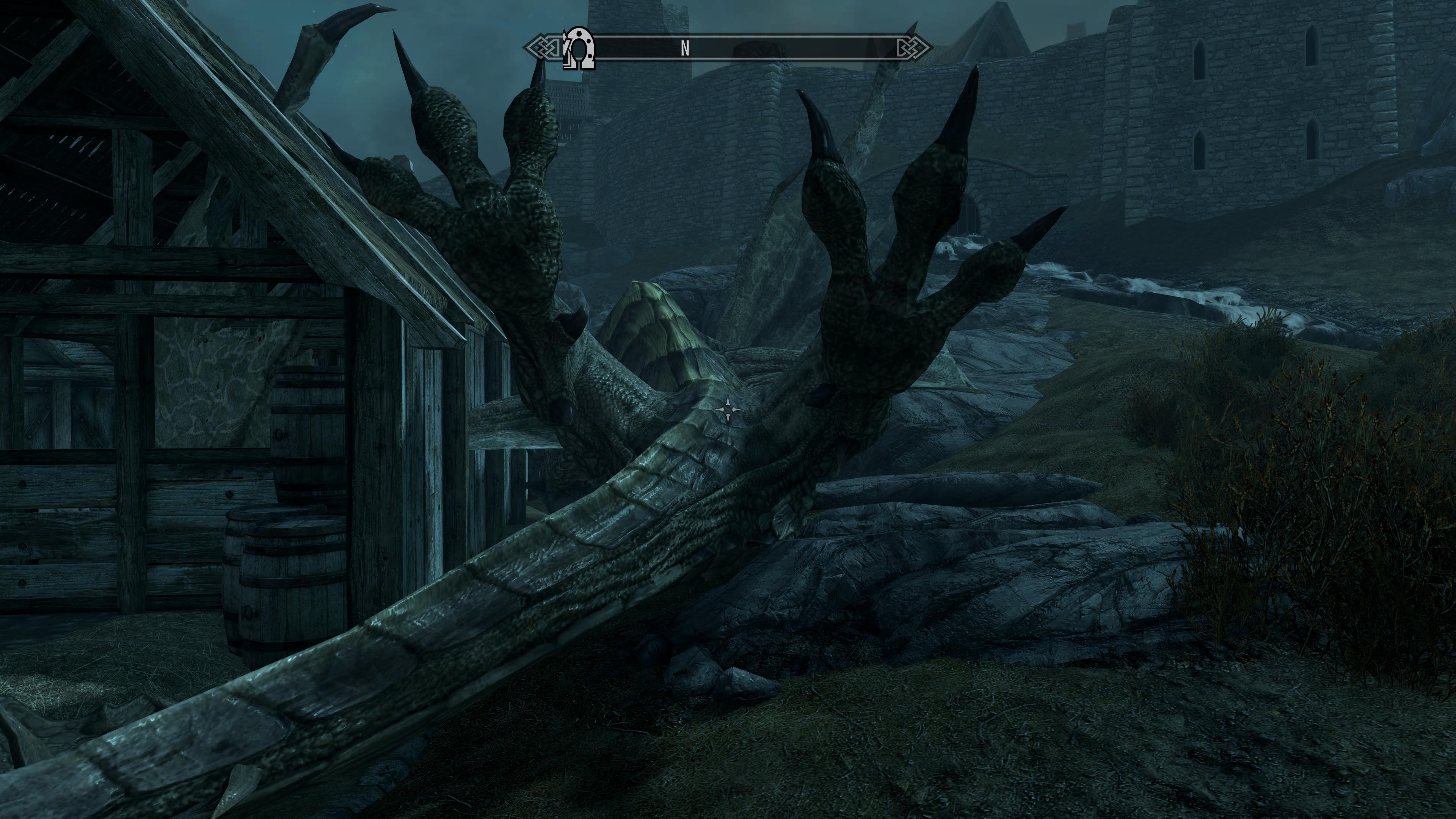Viewport: 1456px width, 819px height.
Task: Select the N heading on the compass bar
Action: [x=684, y=49]
